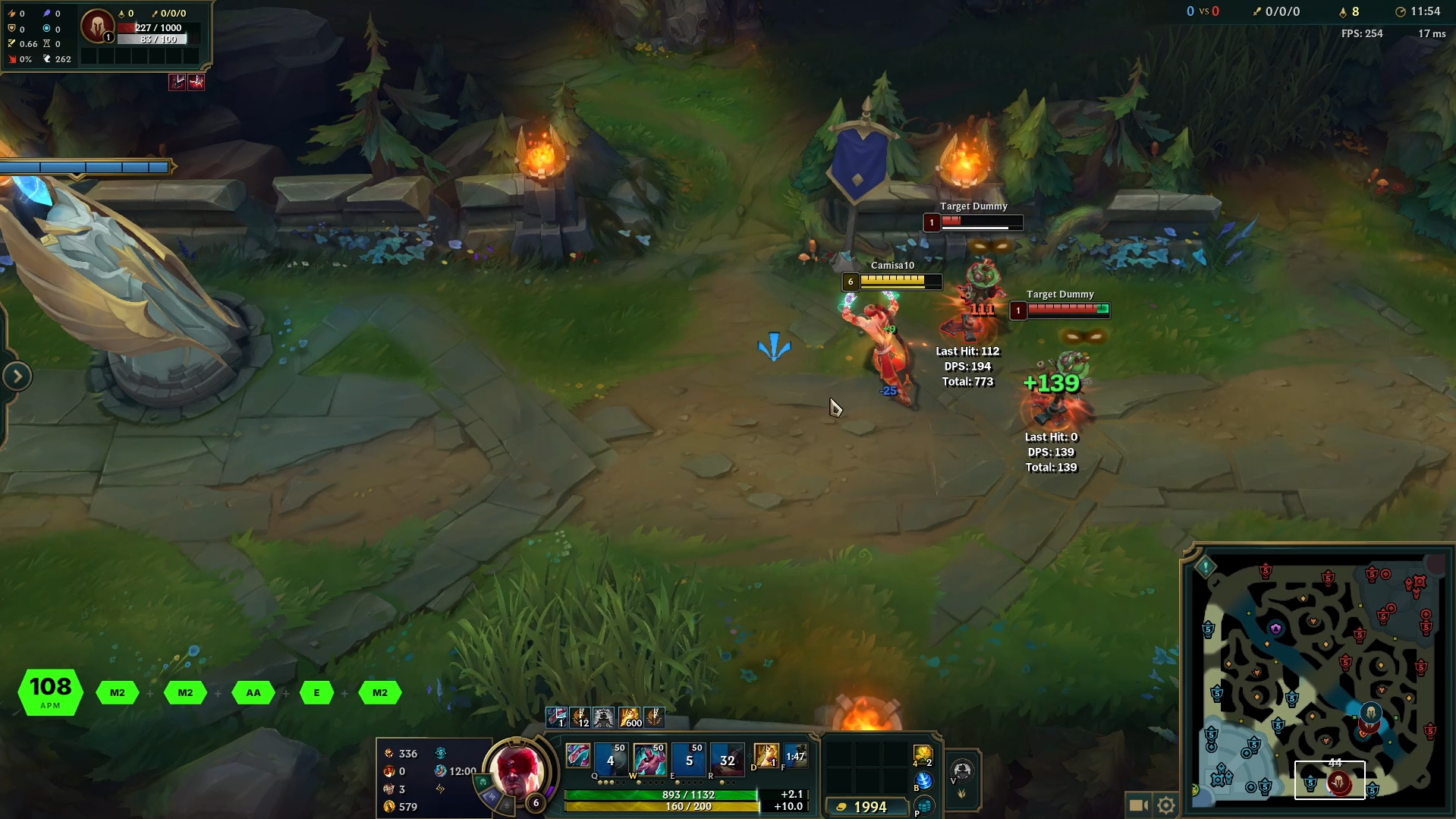Expand the collapsed side panel via left-edge arrow

[x=17, y=376]
